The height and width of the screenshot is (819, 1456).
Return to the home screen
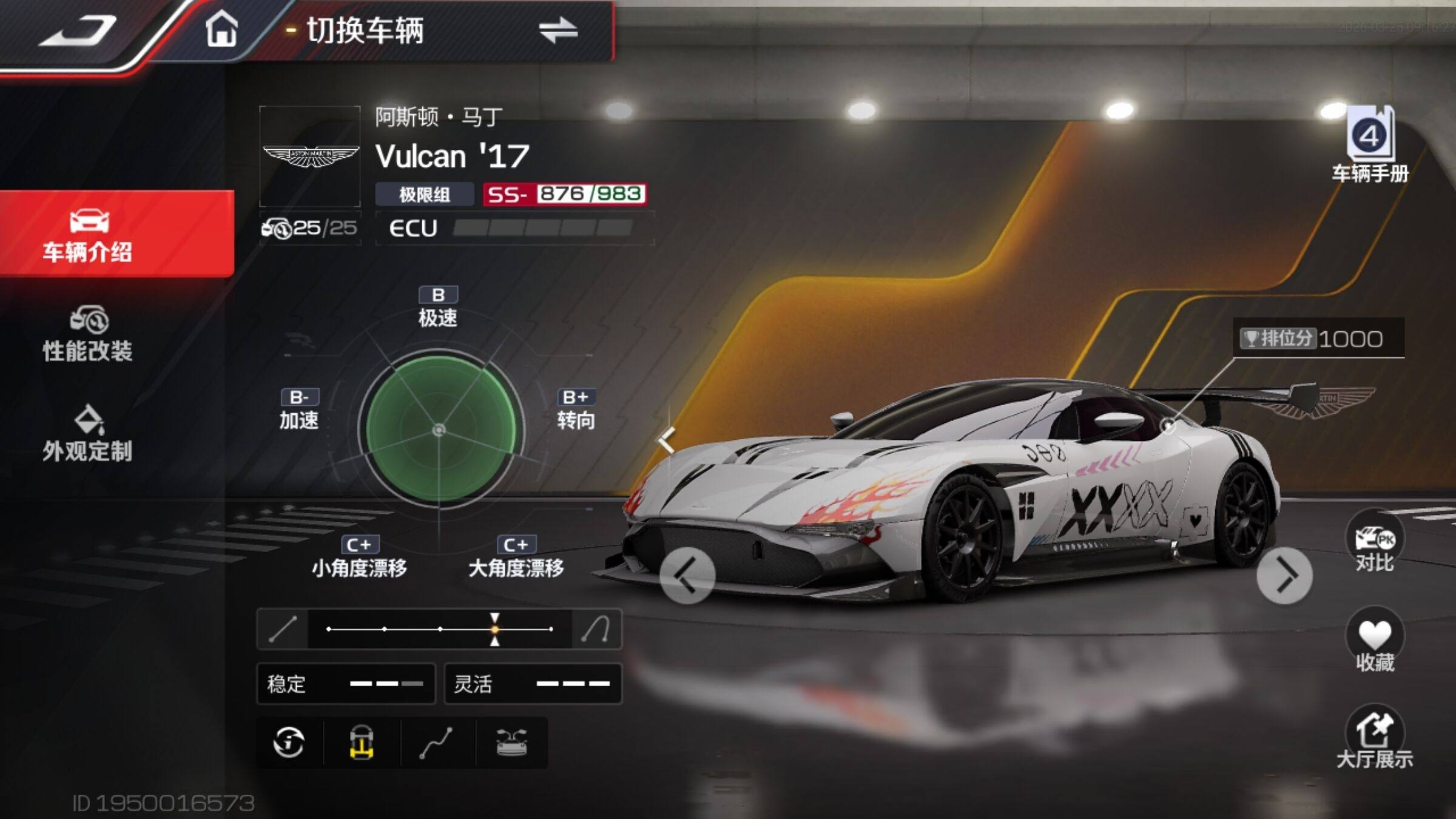[x=221, y=29]
